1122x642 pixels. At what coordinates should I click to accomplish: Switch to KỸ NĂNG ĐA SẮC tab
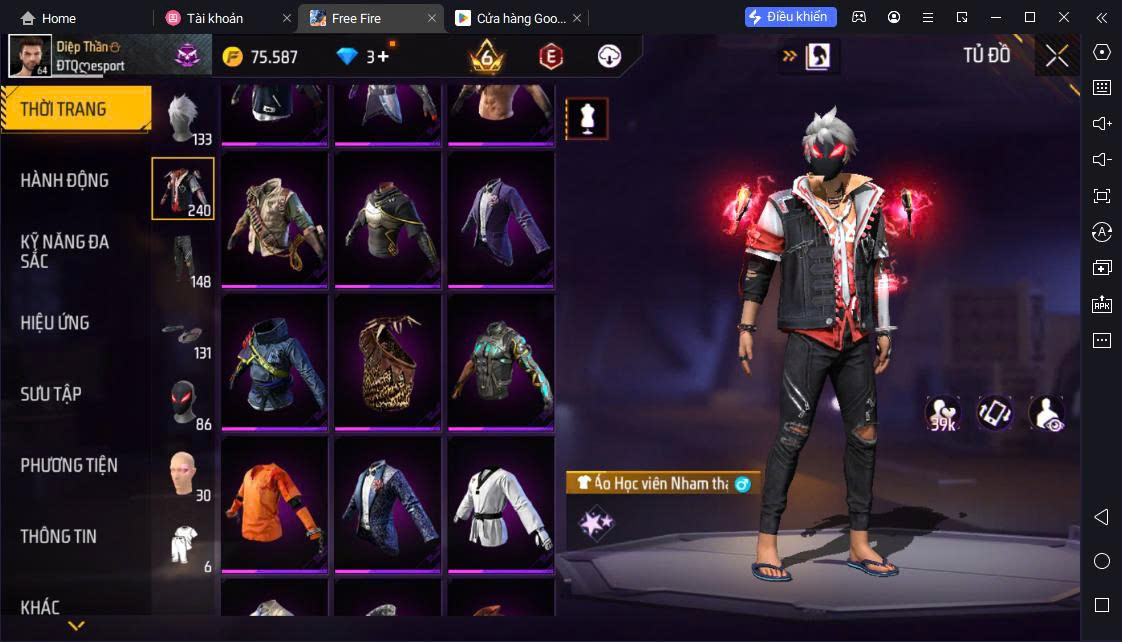65,251
